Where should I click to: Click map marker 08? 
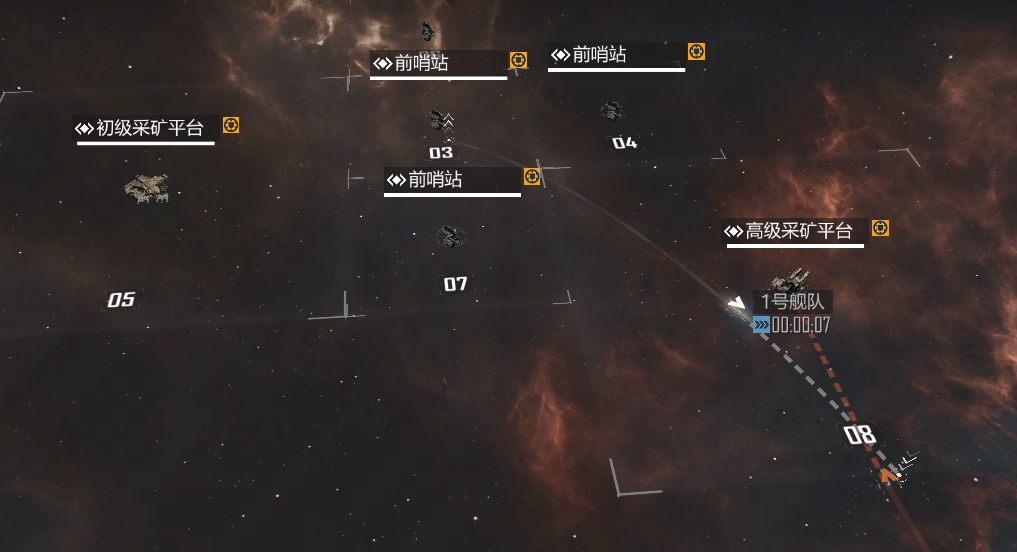point(860,435)
